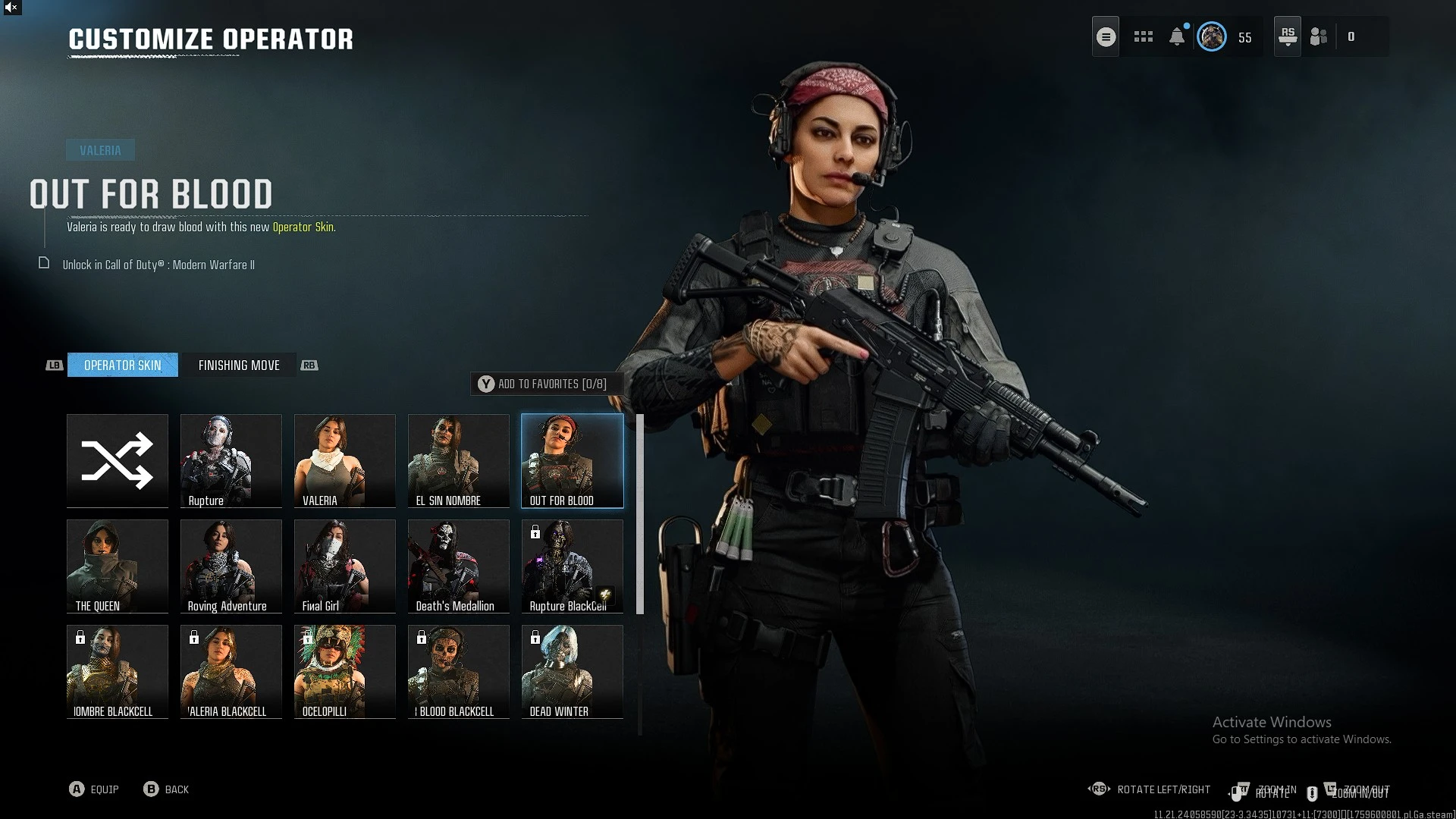Select the Rupture operator skin
The width and height of the screenshot is (1456, 819).
[231, 460]
